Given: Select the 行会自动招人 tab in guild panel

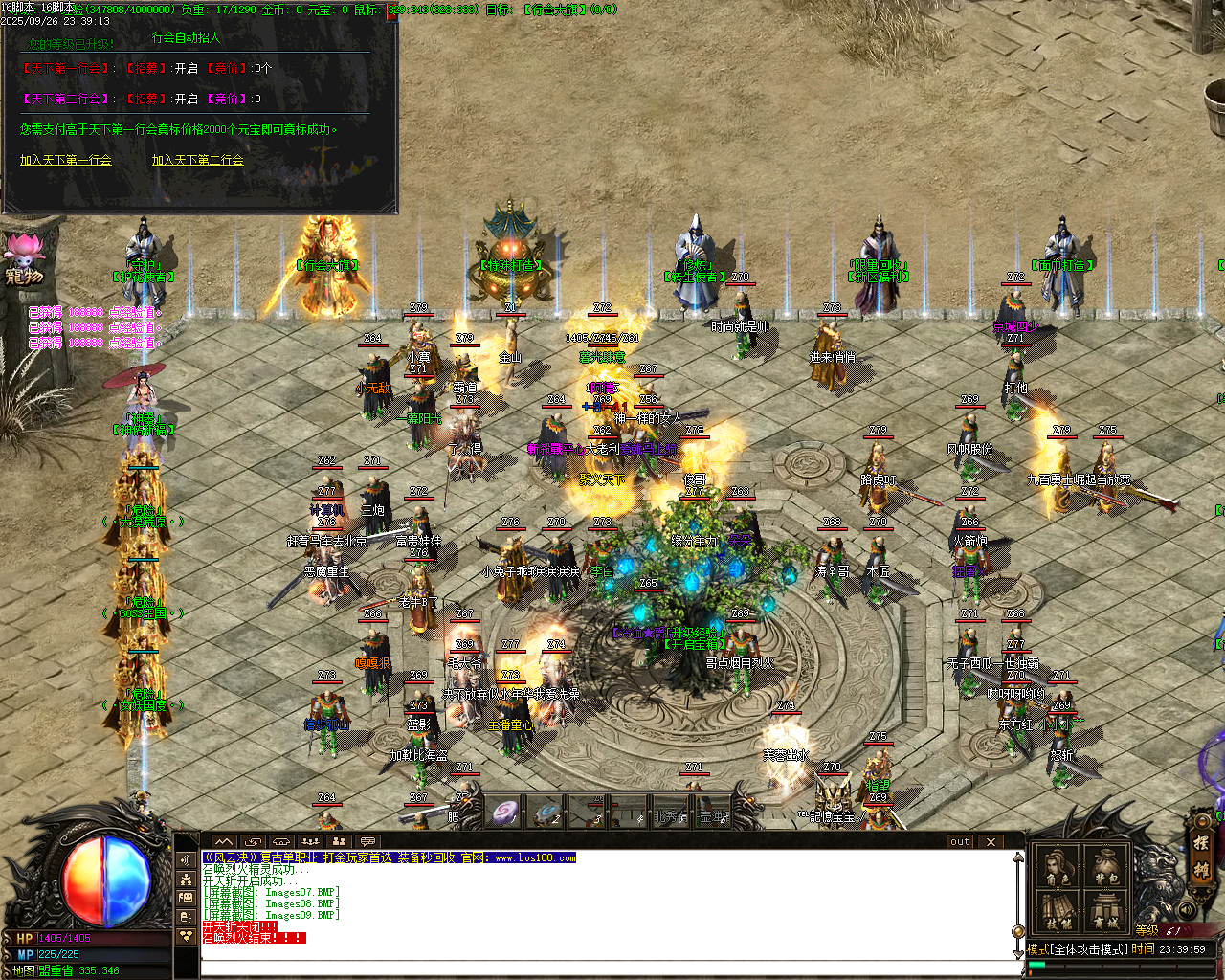Looking at the screenshot, I should [188, 38].
